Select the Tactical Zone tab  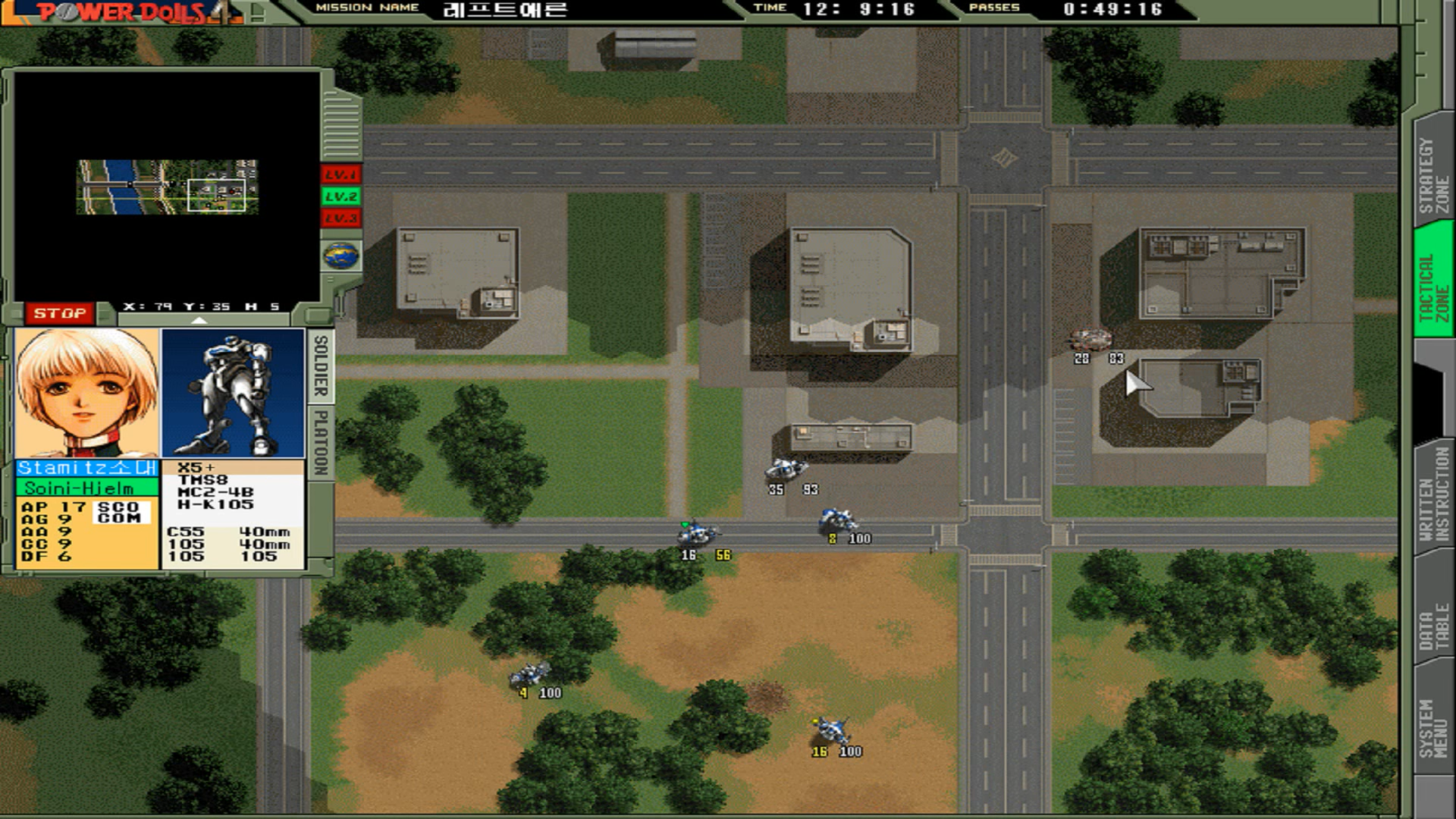click(x=1433, y=287)
